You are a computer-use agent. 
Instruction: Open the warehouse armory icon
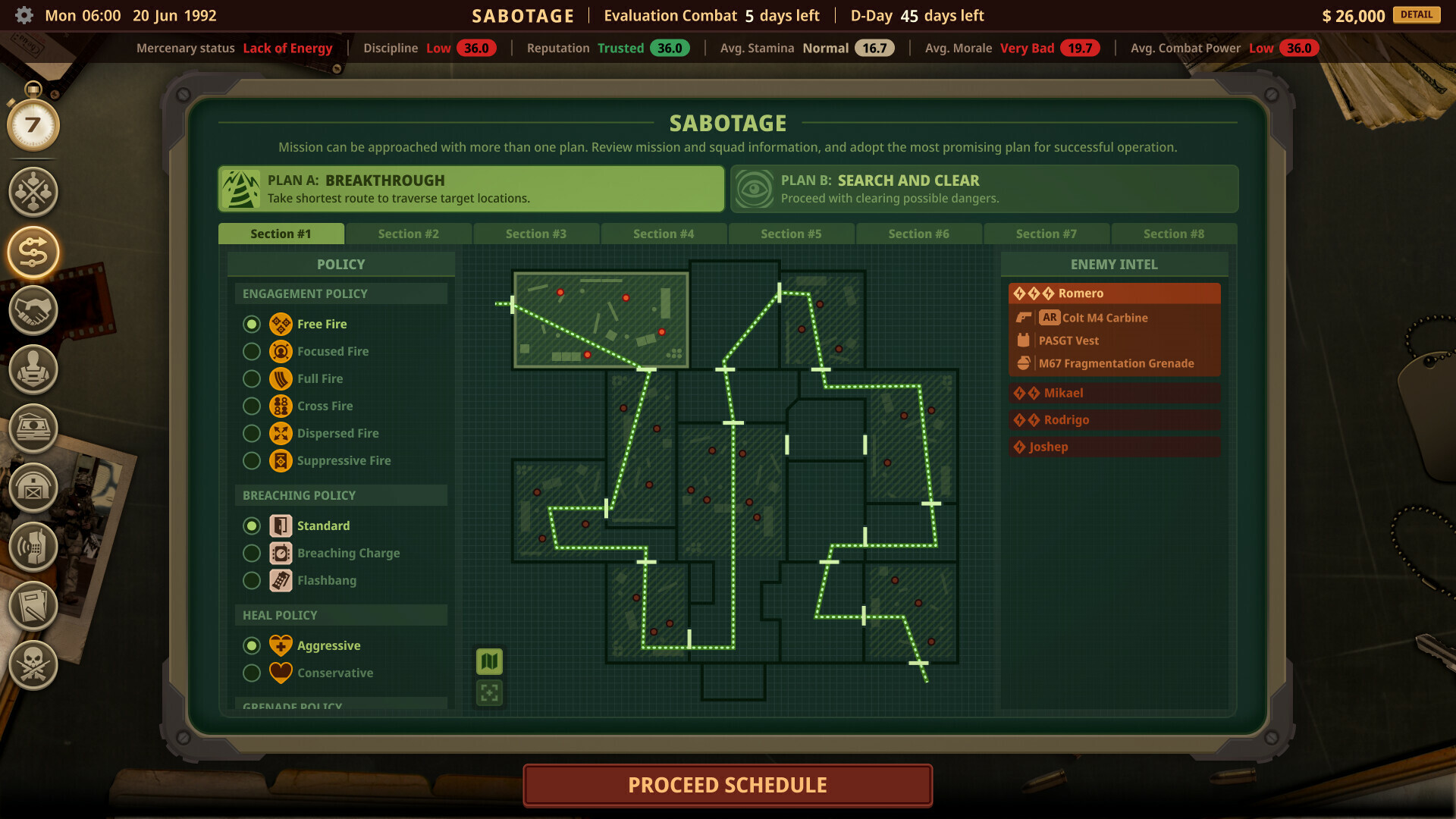pyautogui.click(x=32, y=489)
